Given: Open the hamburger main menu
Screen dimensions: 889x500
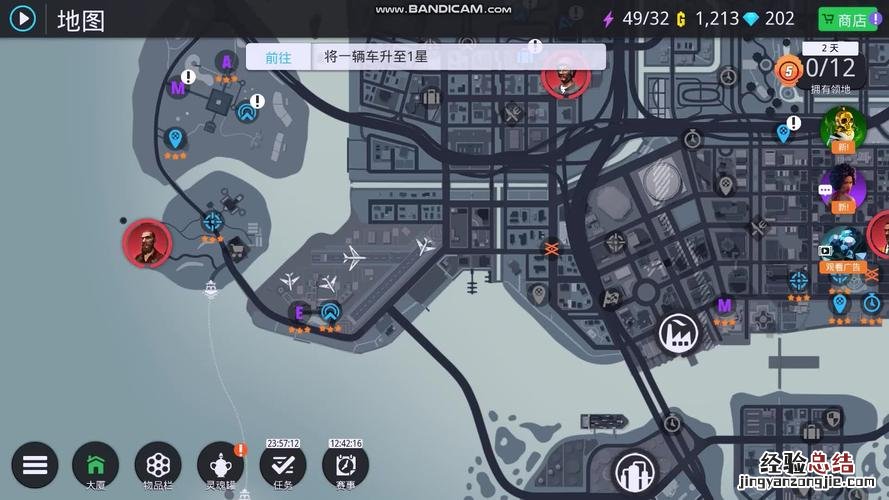Looking at the screenshot, I should point(35,465).
